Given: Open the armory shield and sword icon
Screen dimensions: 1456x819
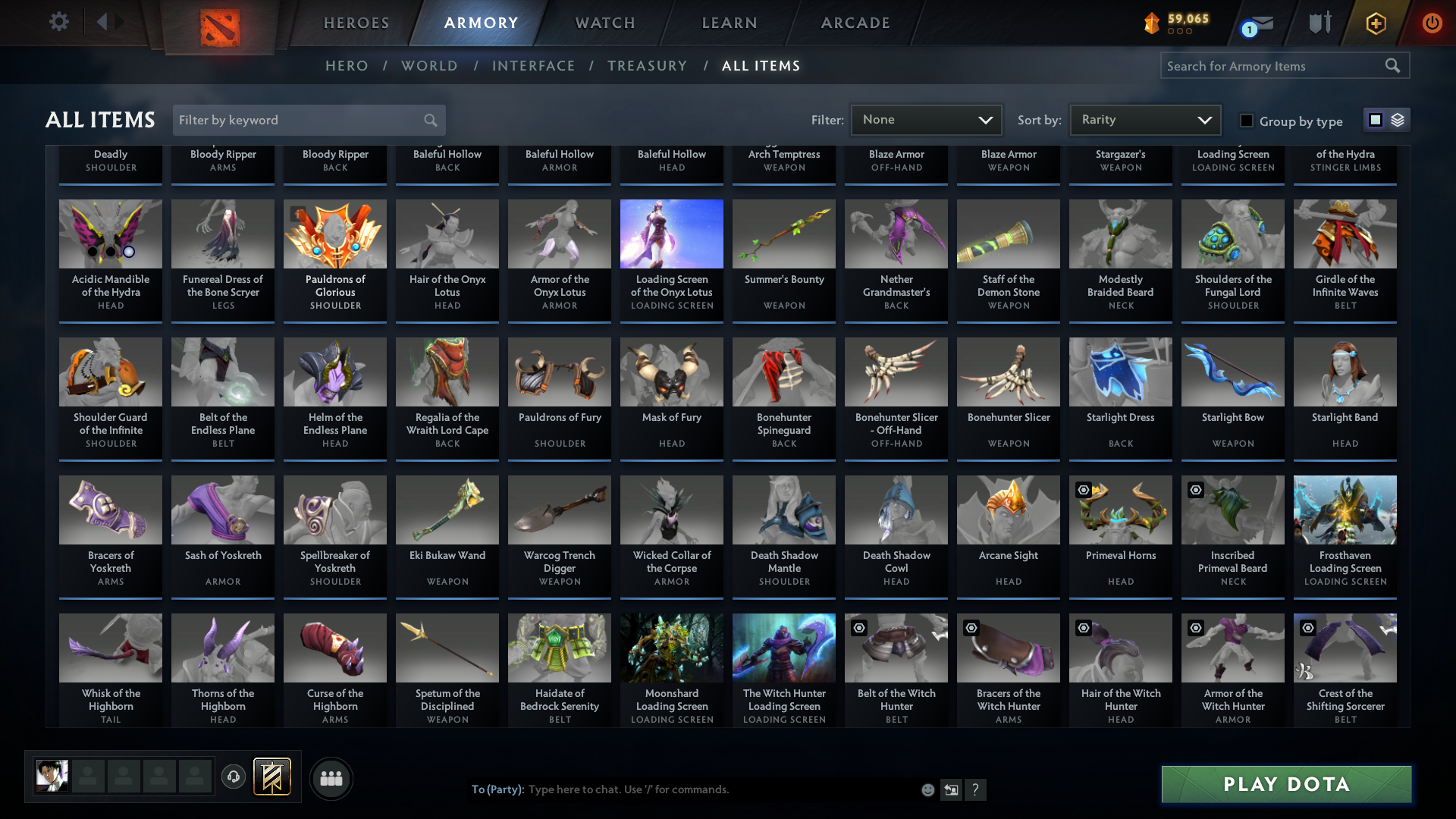Looking at the screenshot, I should coord(1319,23).
